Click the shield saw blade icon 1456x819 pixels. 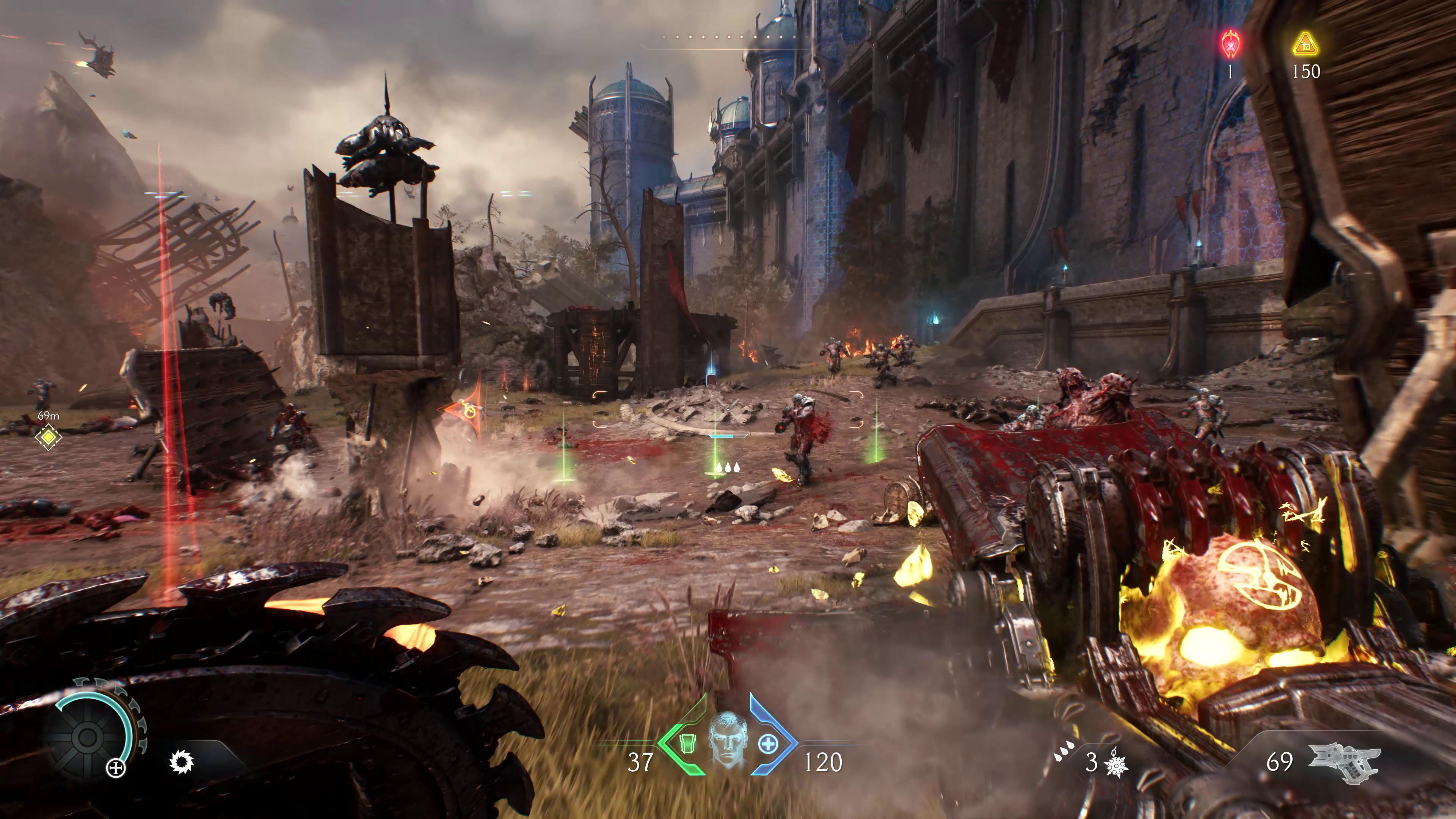click(x=182, y=763)
